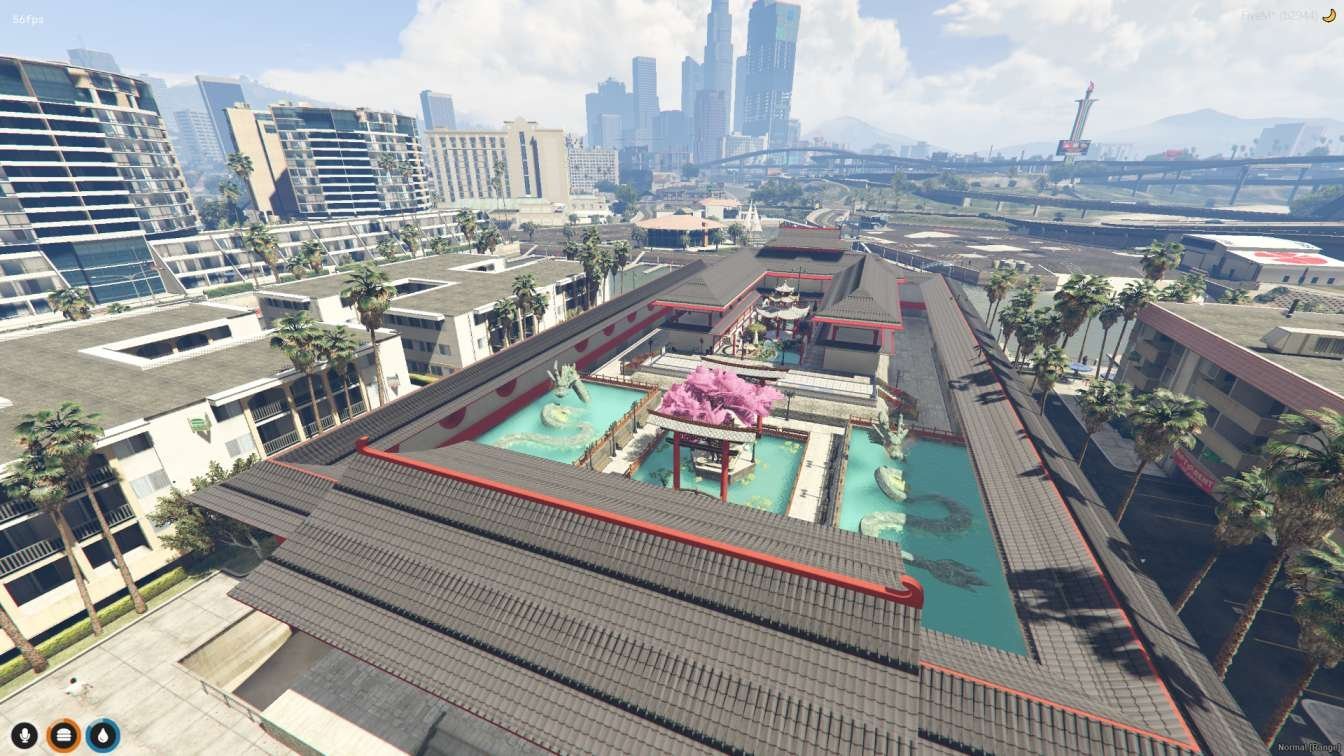Image resolution: width=1344 pixels, height=756 pixels.
Task: Click the water drop thirst icon
Action: pyautogui.click(x=103, y=736)
